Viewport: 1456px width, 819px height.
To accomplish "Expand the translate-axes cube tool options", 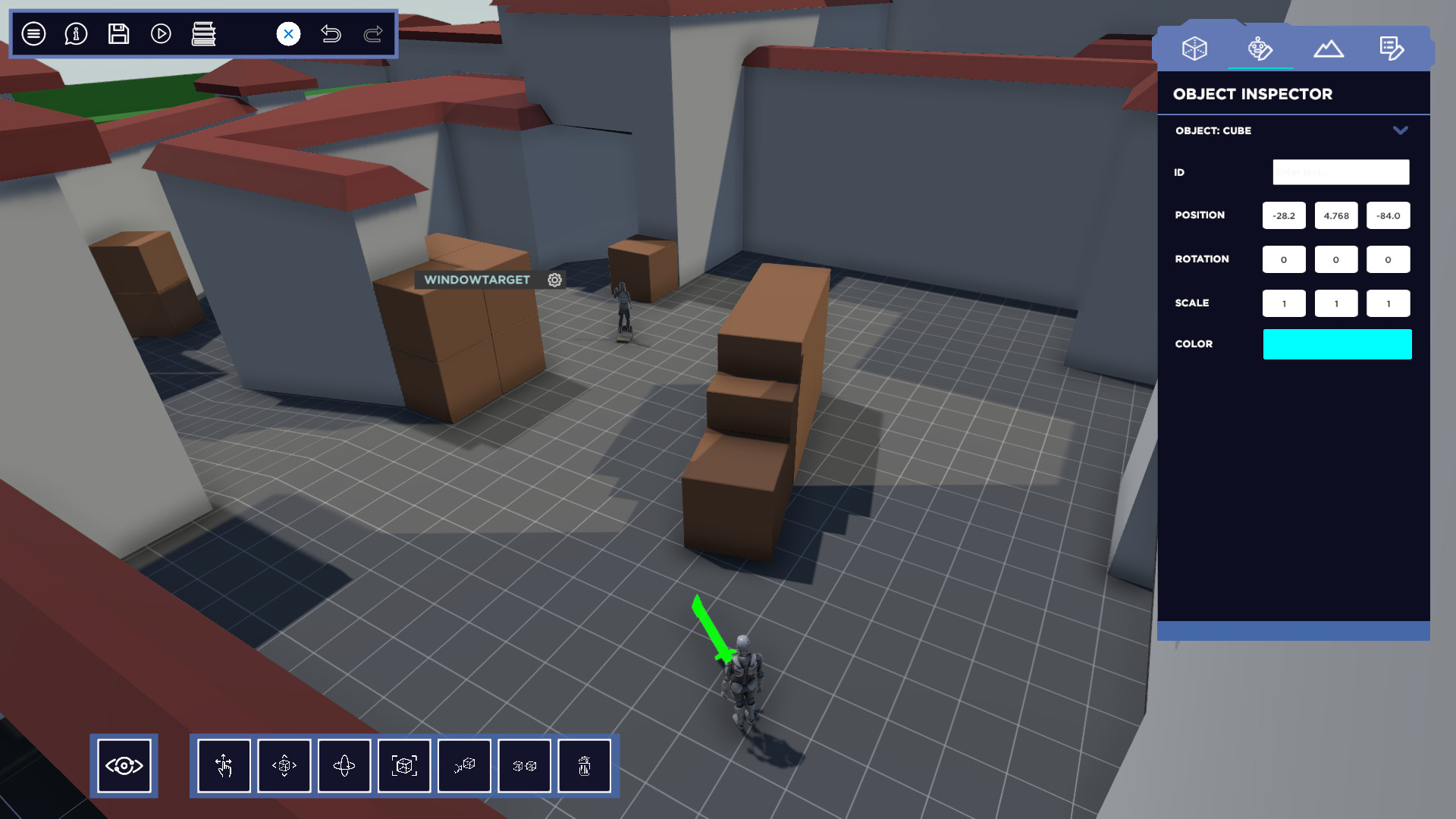I will click(x=284, y=766).
